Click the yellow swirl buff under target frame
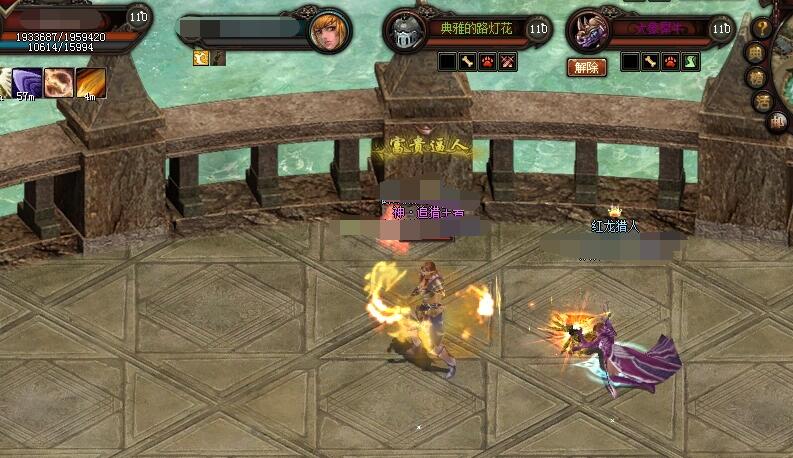The image size is (793, 458). click(x=200, y=59)
